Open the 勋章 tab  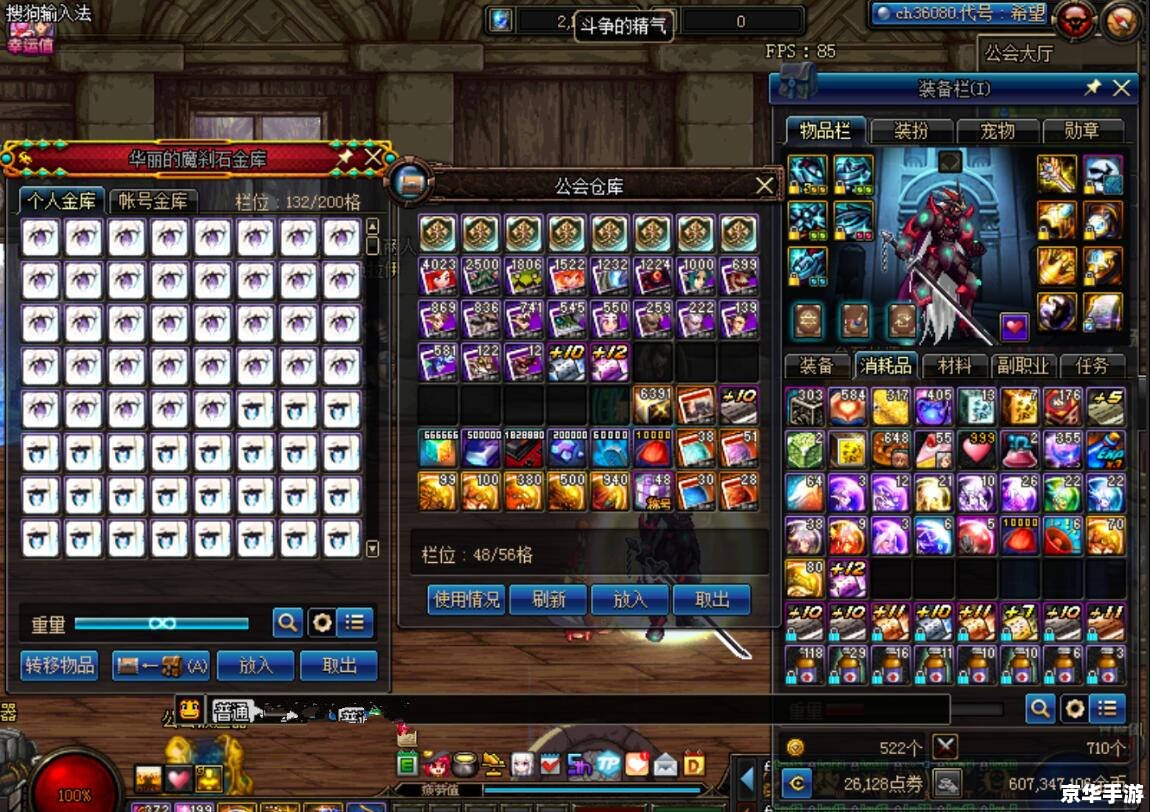(x=1081, y=131)
